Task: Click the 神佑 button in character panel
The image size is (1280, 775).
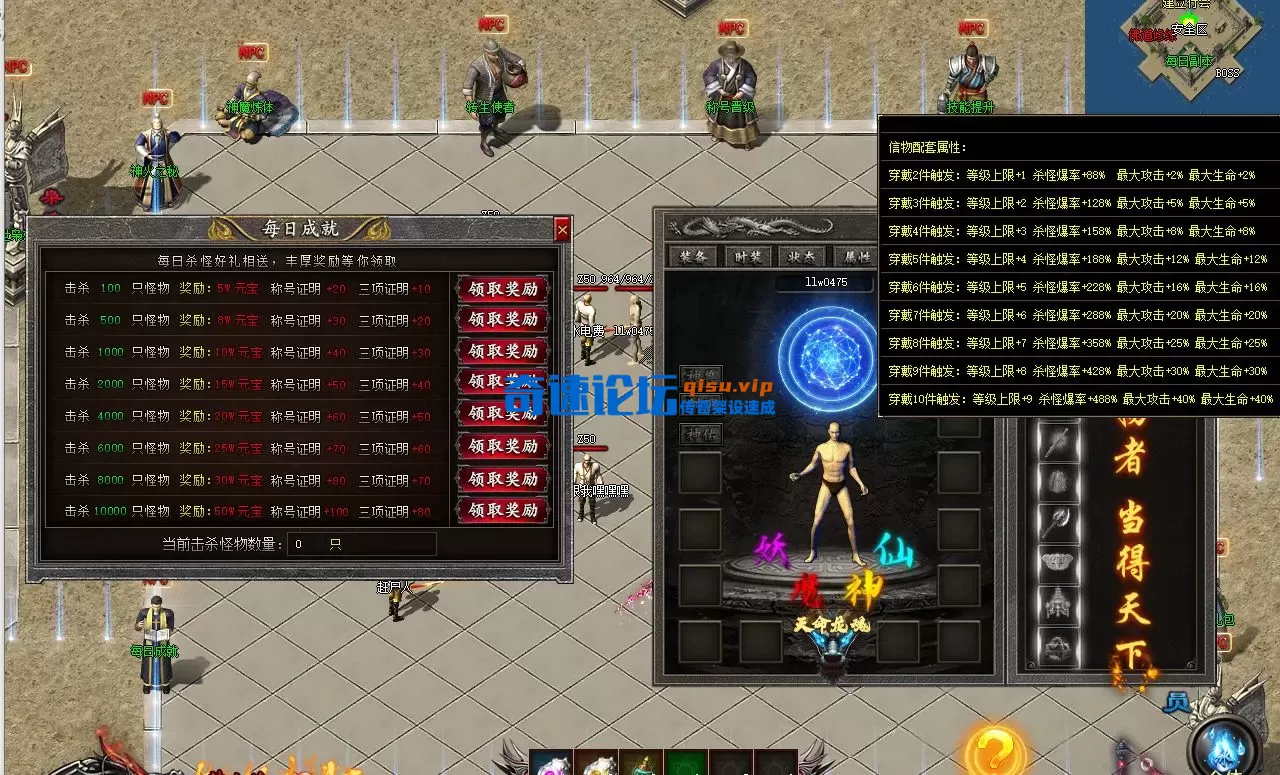Action: point(700,434)
